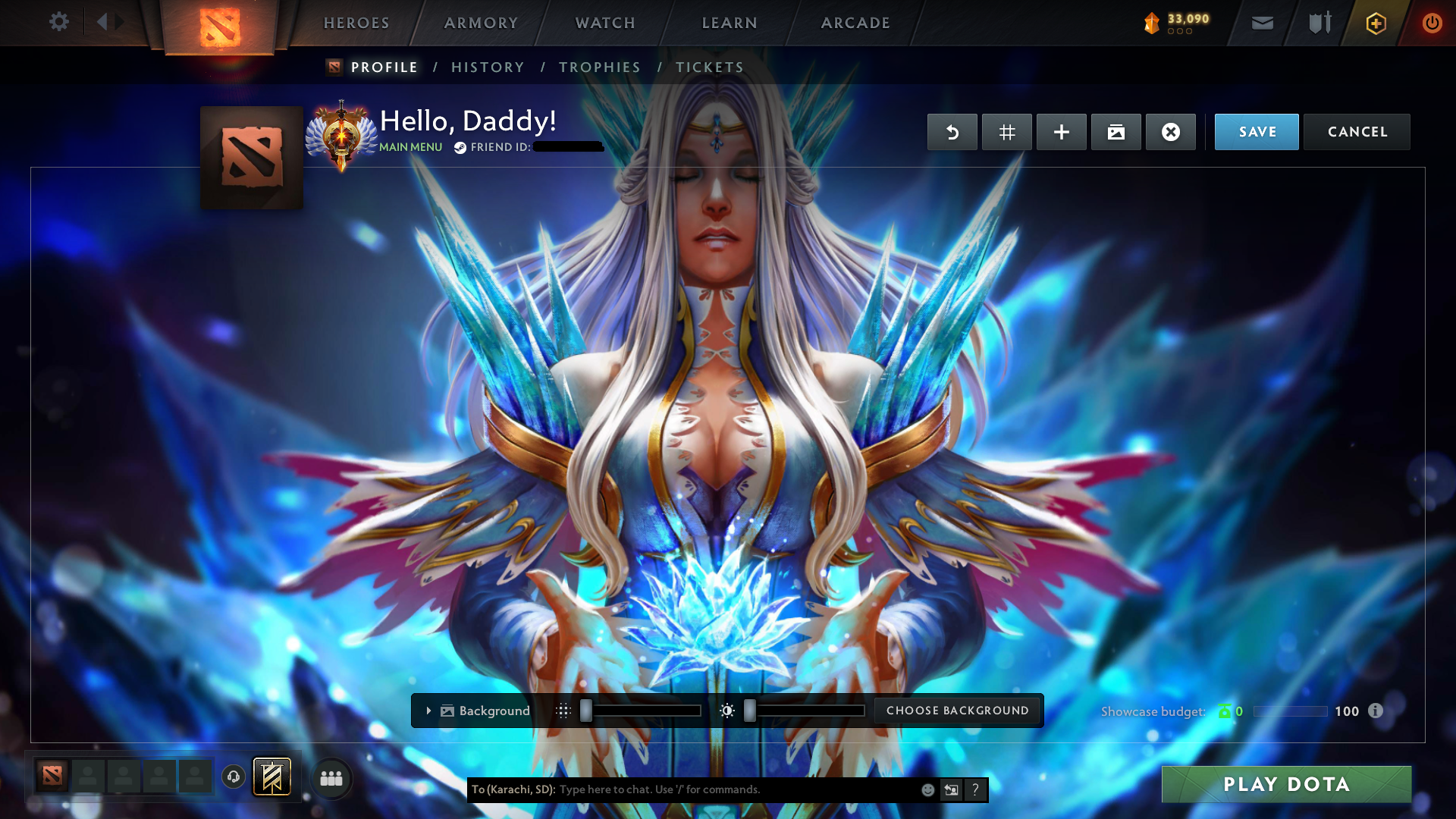Expand the Background options disclosure triangle
The width and height of the screenshot is (1456, 819).
tap(428, 711)
